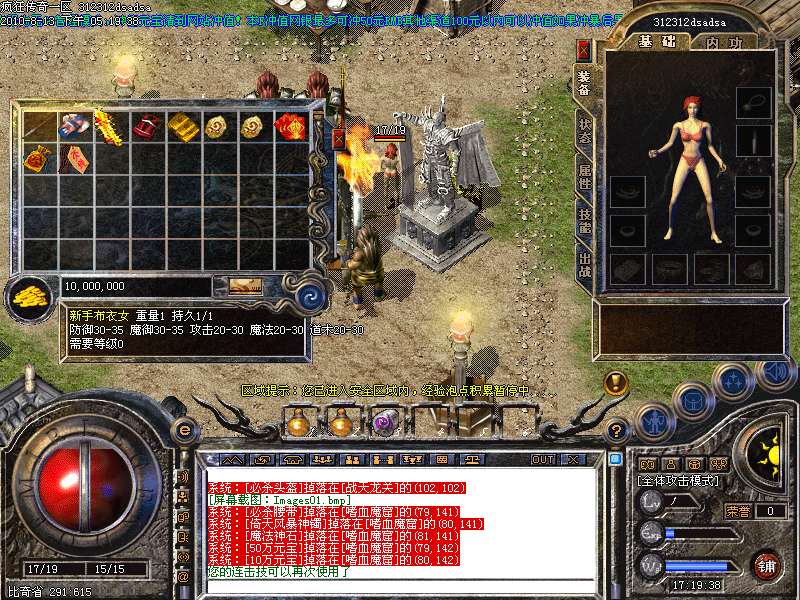Image resolution: width=800 pixels, height=600 pixels.
Task: Click the gold coin pile icon
Action: pyautogui.click(x=31, y=295)
